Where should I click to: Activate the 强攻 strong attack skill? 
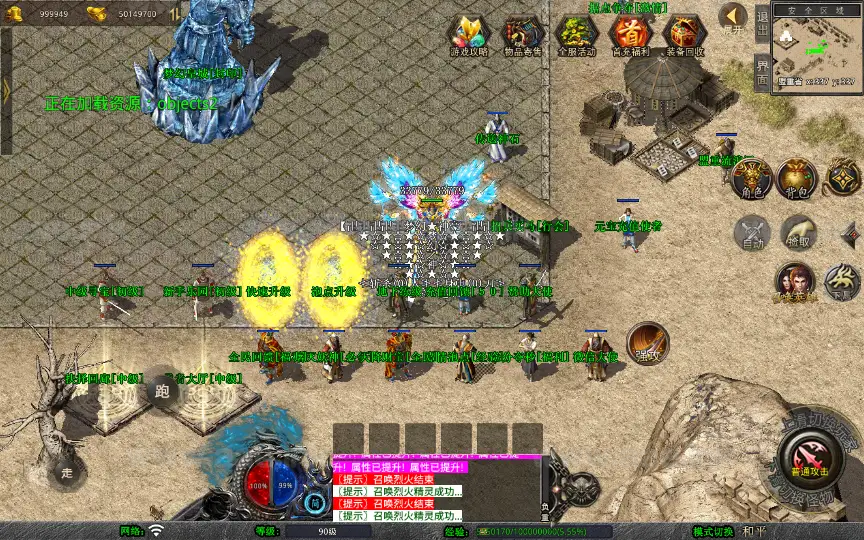[x=647, y=343]
